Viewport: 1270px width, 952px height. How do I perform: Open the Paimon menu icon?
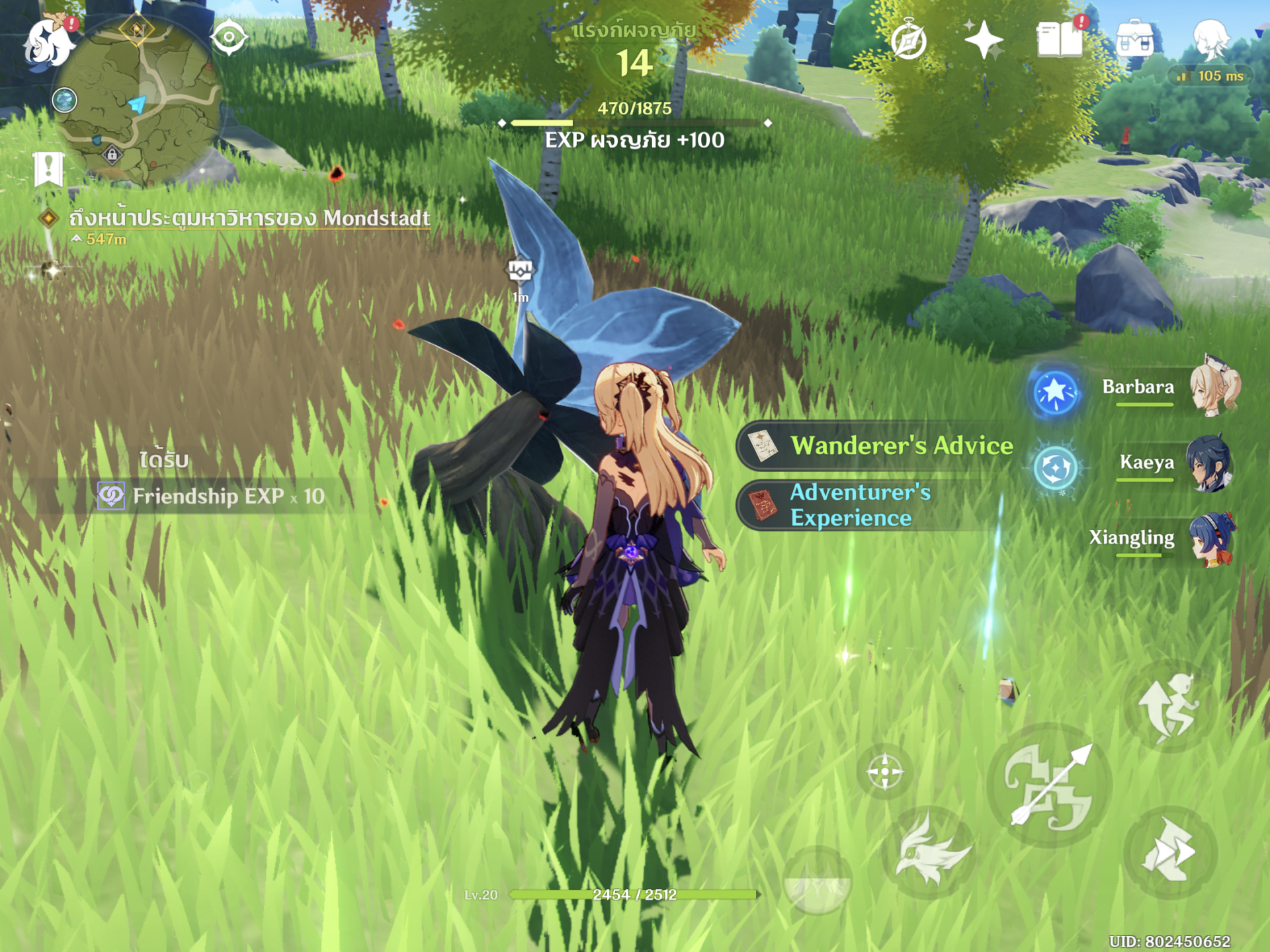(48, 42)
